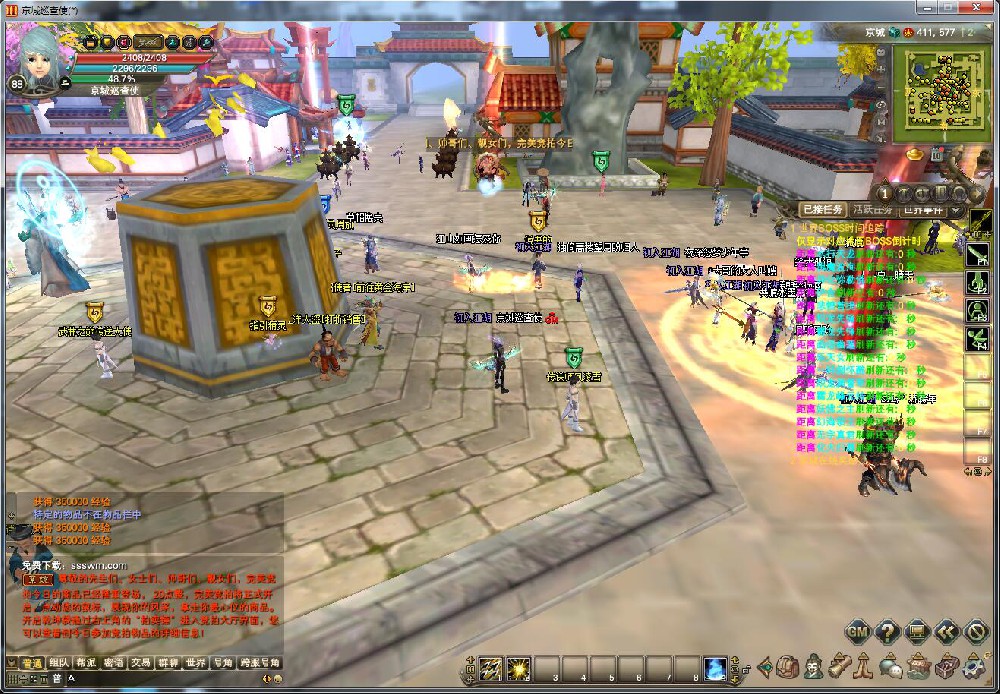This screenshot has height=694, width=1000.
Task: Open the character portrait menu icon
Action: [814, 666]
